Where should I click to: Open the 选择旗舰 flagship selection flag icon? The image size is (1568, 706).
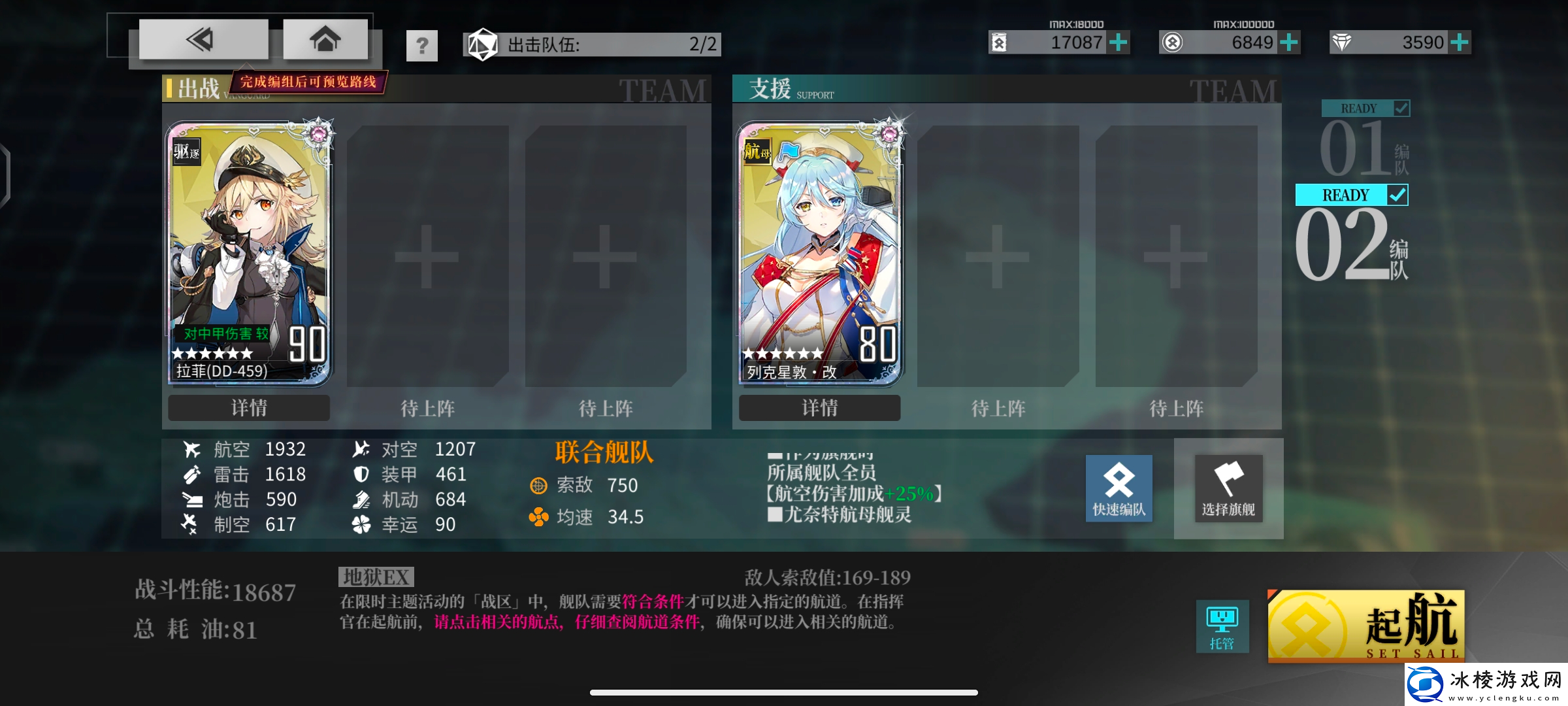(1228, 488)
